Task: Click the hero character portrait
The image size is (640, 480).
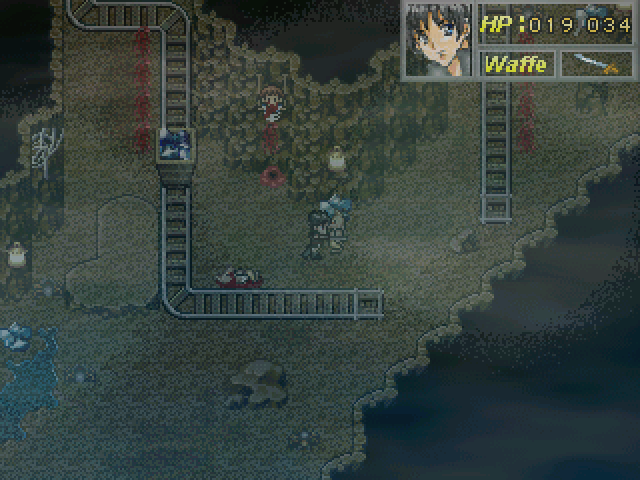Action: pyautogui.click(x=437, y=40)
